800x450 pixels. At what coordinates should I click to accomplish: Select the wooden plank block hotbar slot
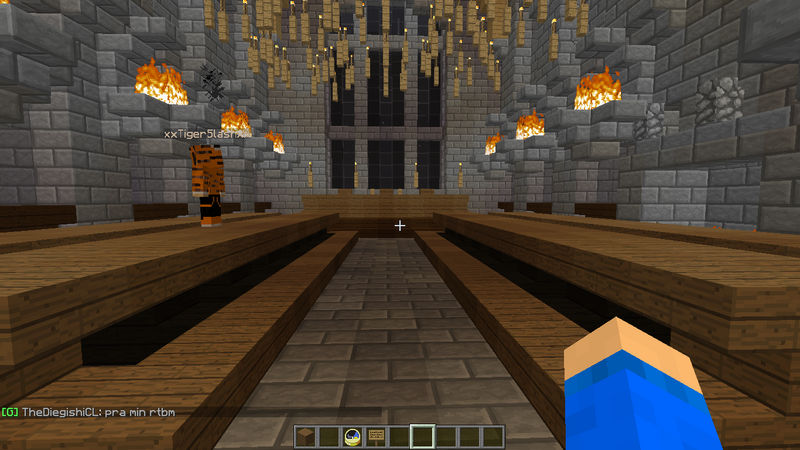click(306, 437)
